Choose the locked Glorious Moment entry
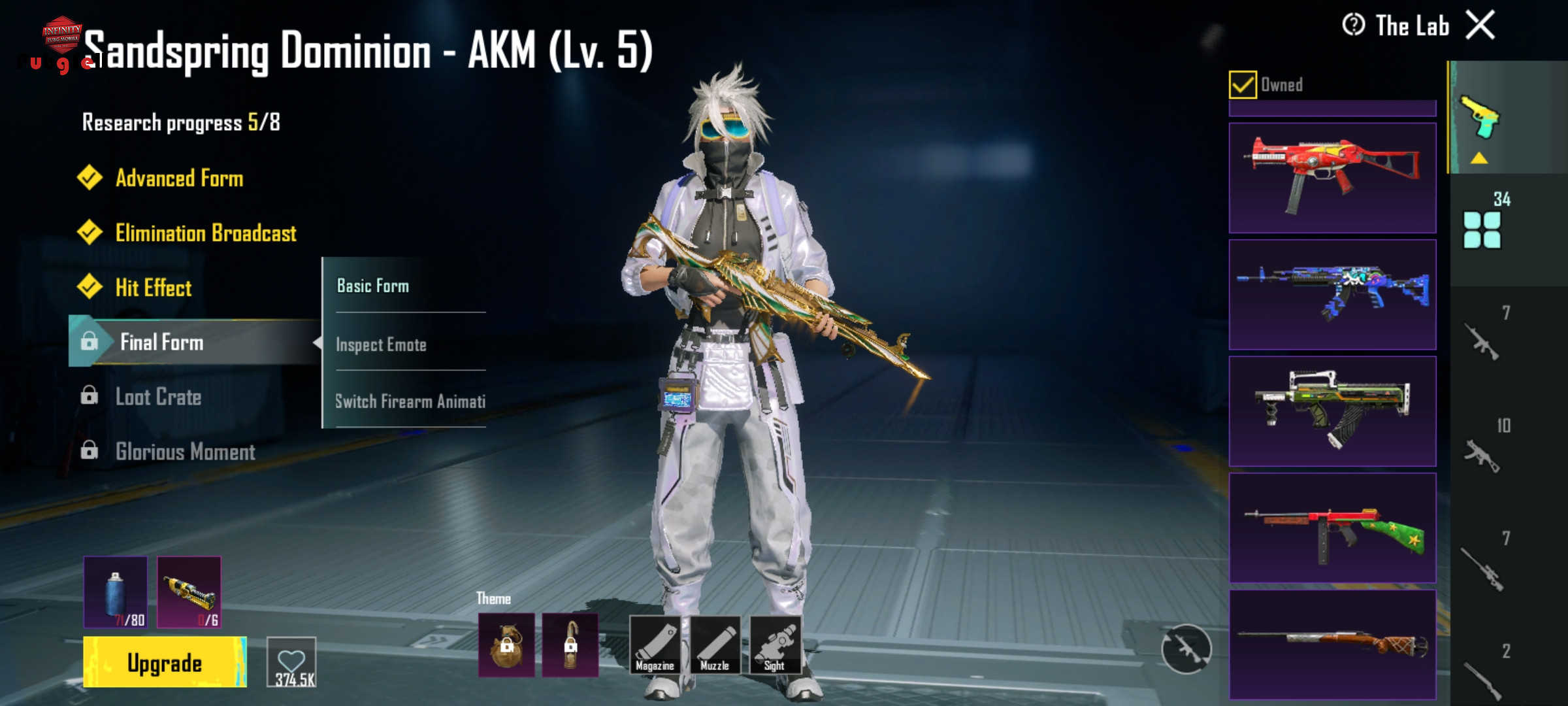The height and width of the screenshot is (706, 1568). (185, 452)
